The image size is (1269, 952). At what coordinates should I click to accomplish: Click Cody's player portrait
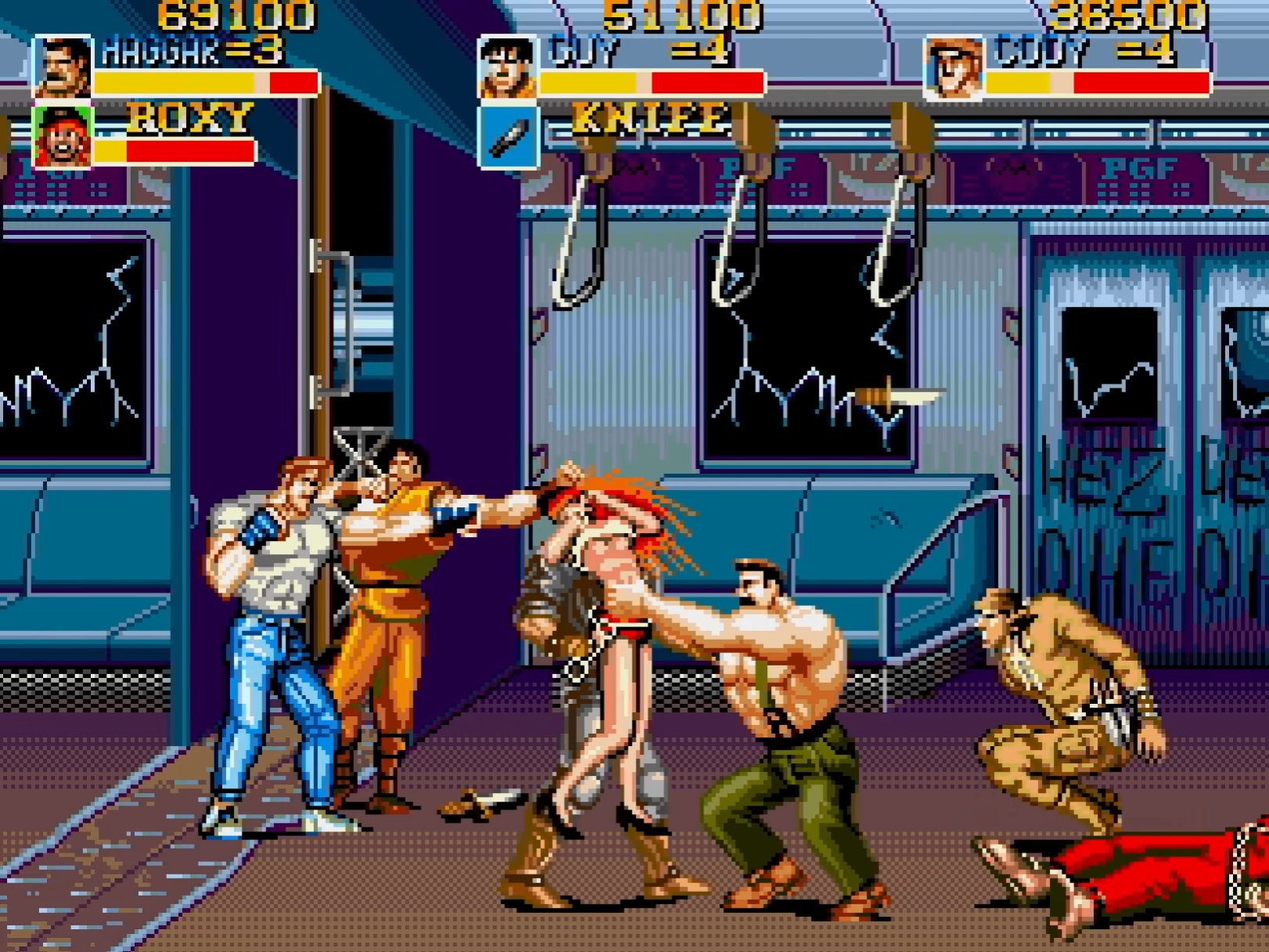coord(954,69)
